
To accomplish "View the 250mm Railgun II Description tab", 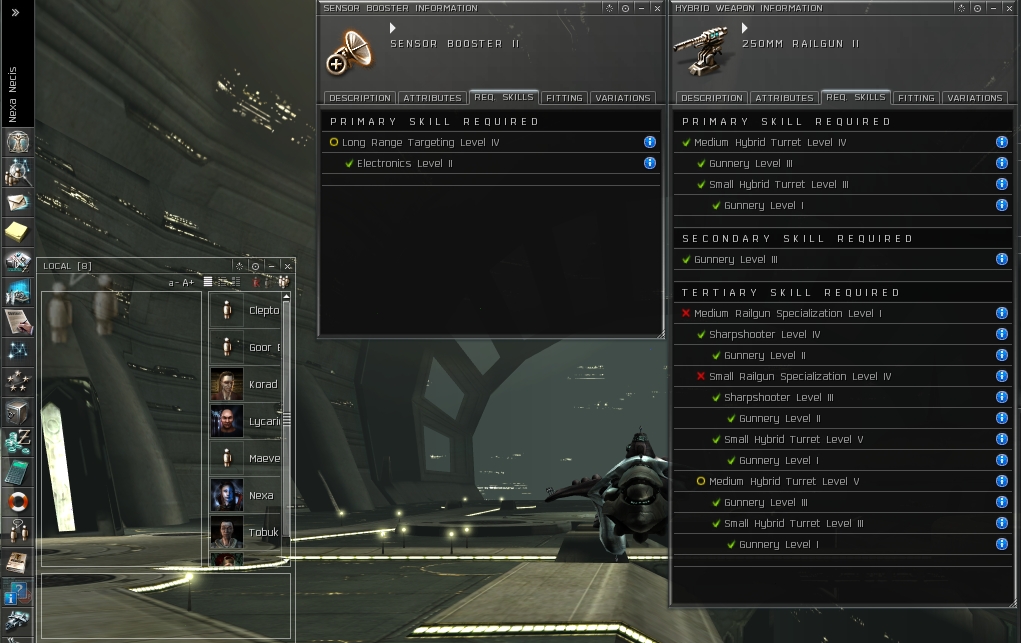I will click(x=711, y=98).
